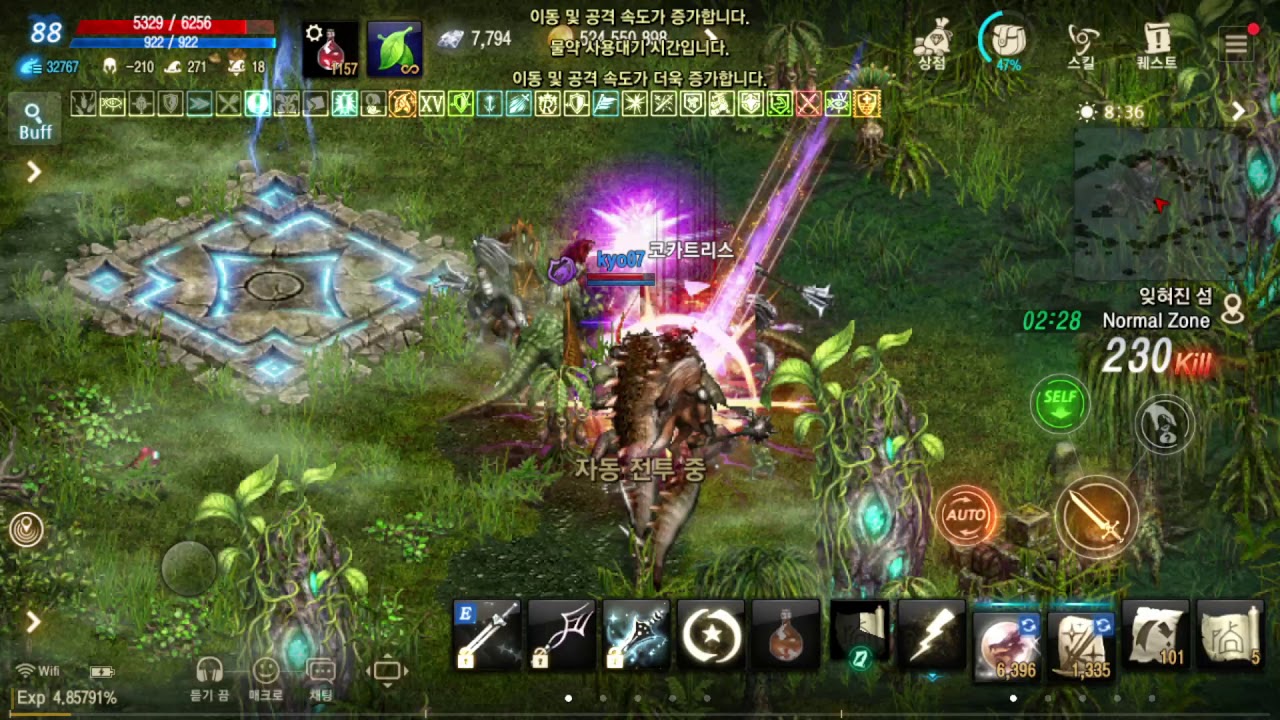Select the green leaf item slot
The image size is (1280, 720).
click(x=394, y=49)
